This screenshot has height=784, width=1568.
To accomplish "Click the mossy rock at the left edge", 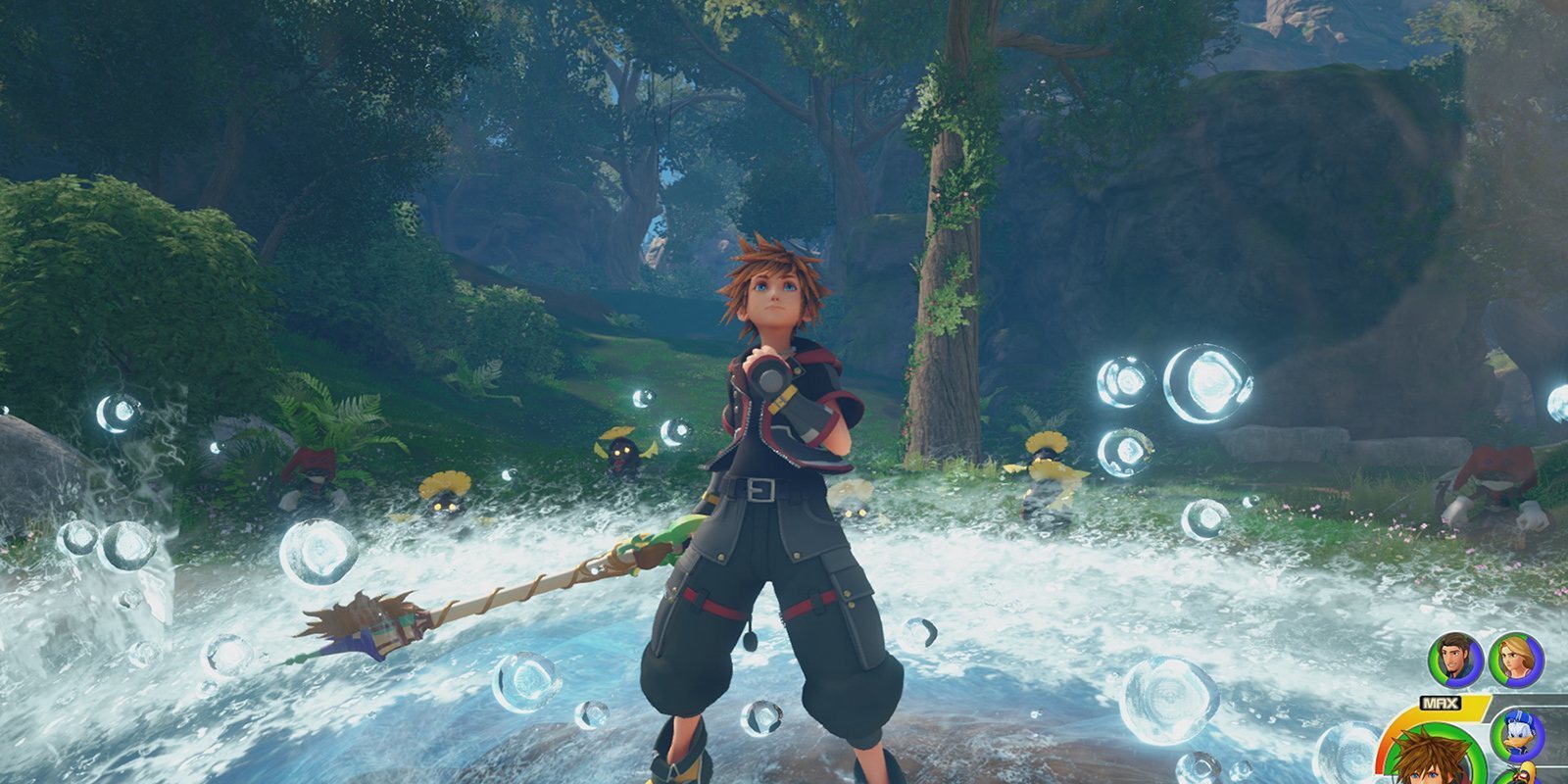I will (29, 470).
